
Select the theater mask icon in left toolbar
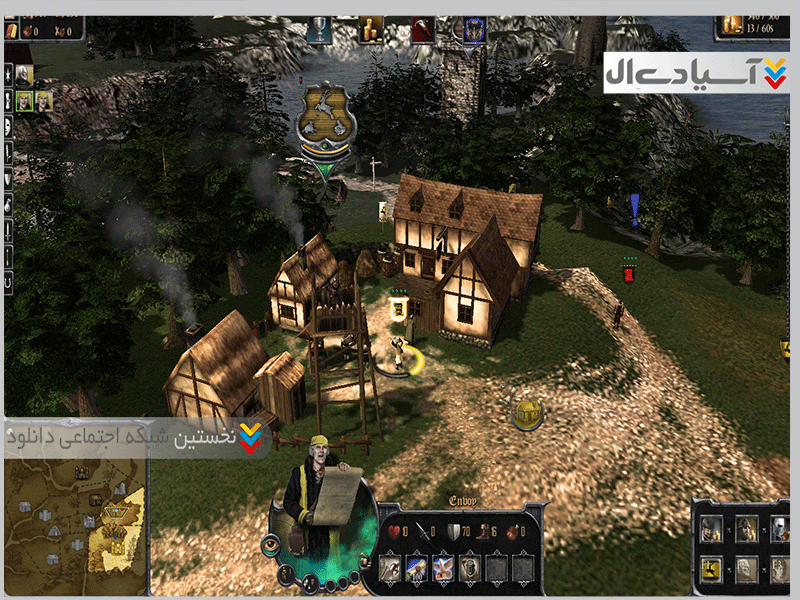tap(9, 125)
